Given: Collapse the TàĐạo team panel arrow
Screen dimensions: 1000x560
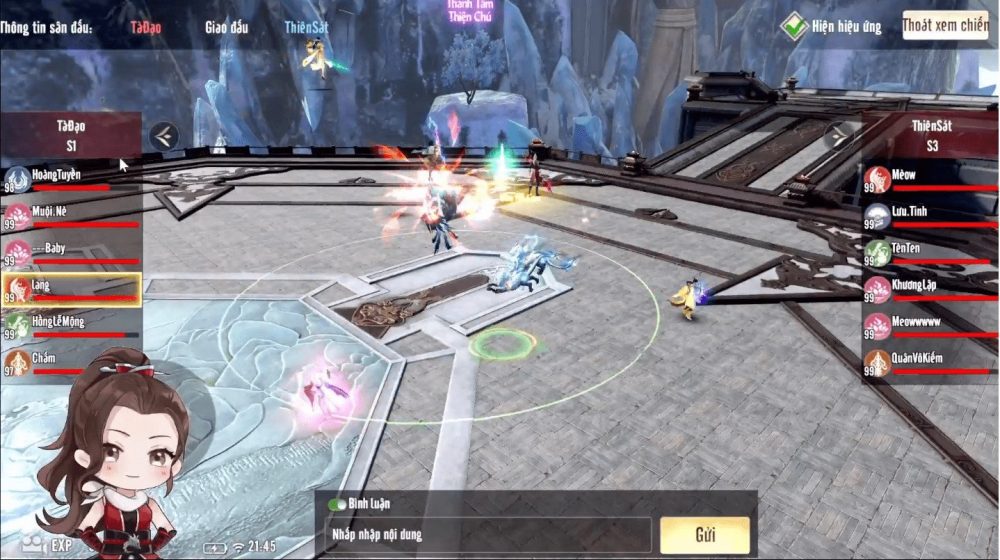Looking at the screenshot, I should [x=165, y=135].
